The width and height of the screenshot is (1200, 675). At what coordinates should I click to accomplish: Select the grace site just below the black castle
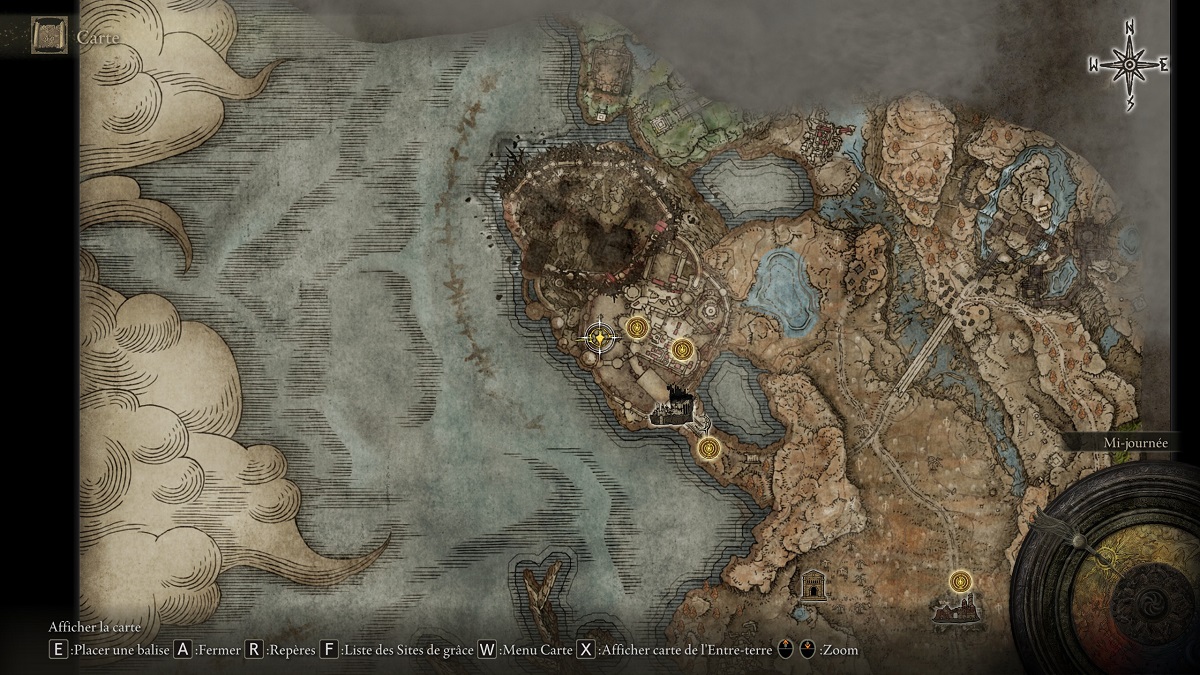710,447
